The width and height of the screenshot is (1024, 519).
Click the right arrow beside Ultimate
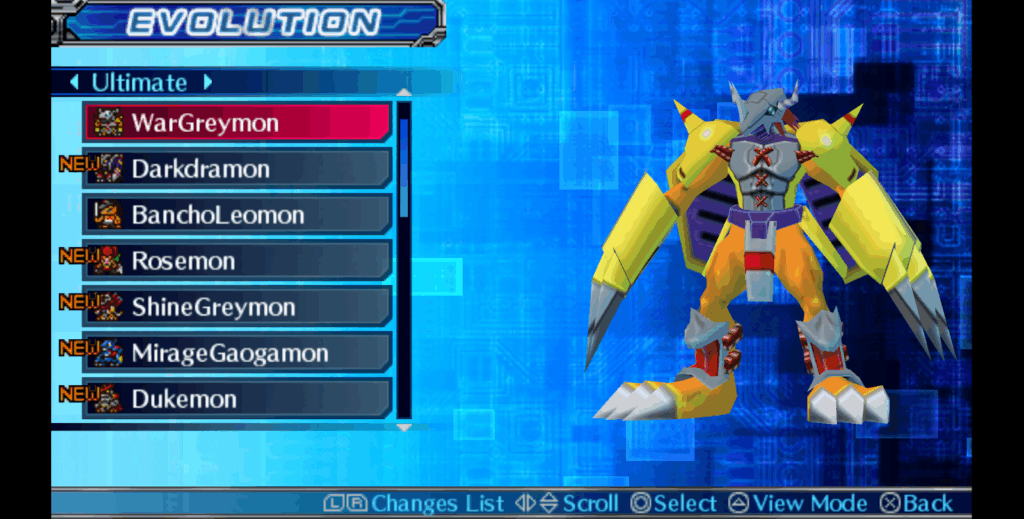208,82
